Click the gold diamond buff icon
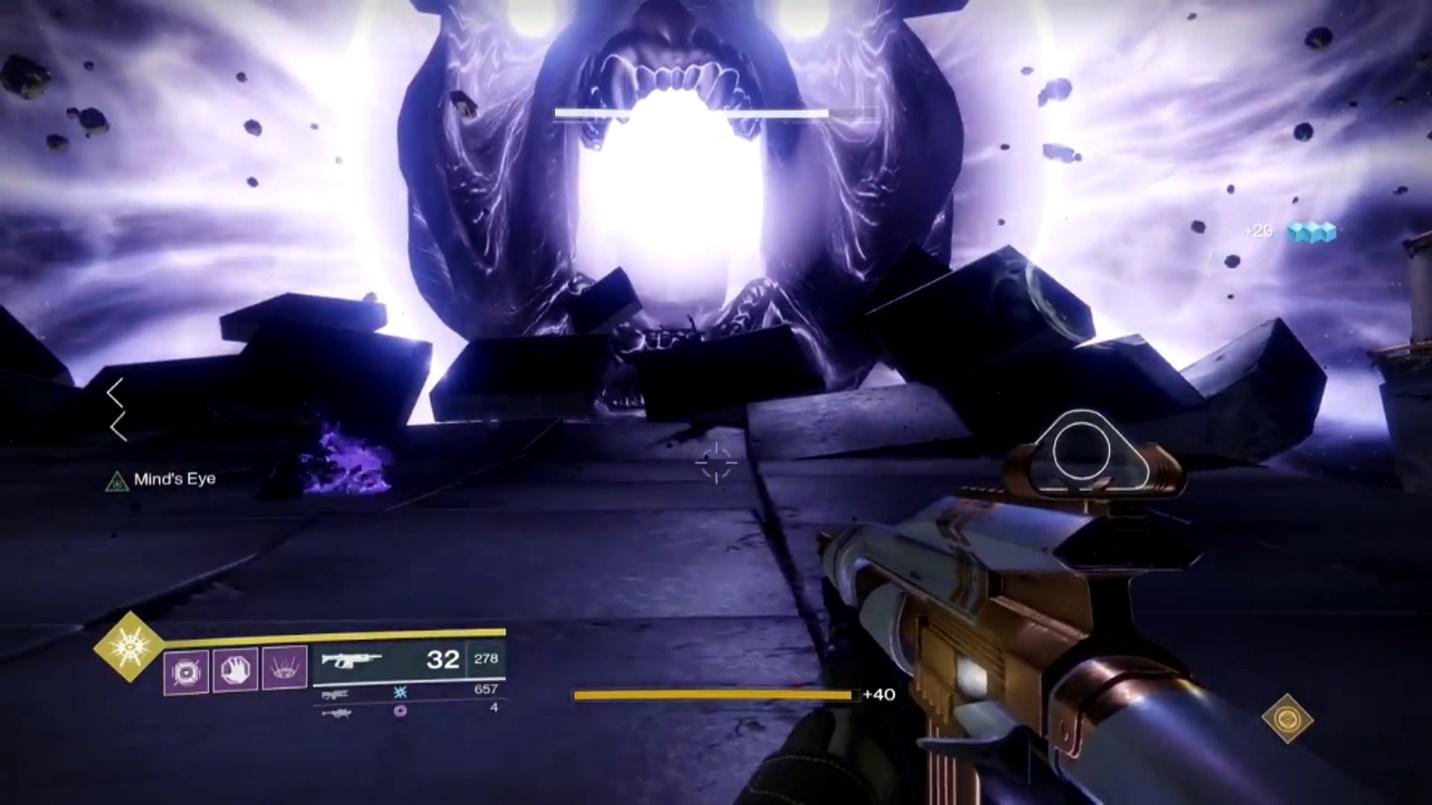 [1287, 718]
